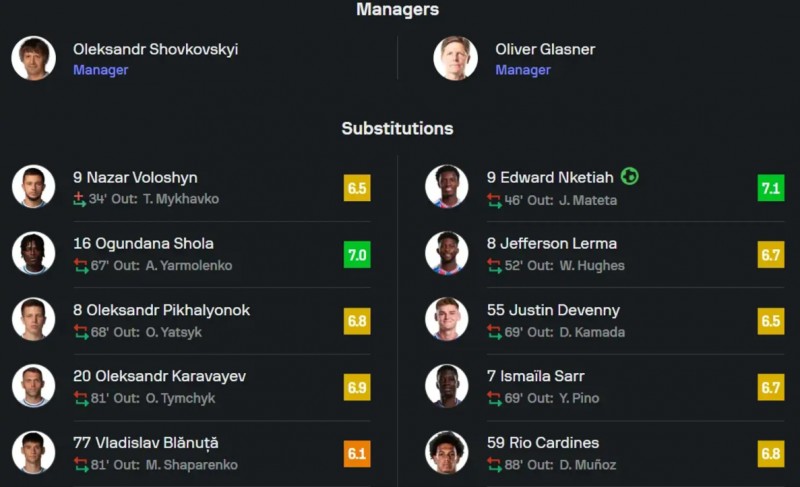This screenshot has width=800, height=487.
Task: Open manager Oleksandr Shovkovskyi's profile
Action: [x=155, y=50]
